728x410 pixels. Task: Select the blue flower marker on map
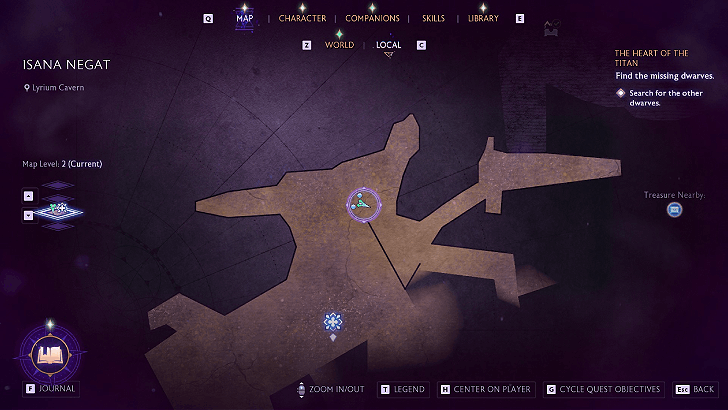pos(333,321)
